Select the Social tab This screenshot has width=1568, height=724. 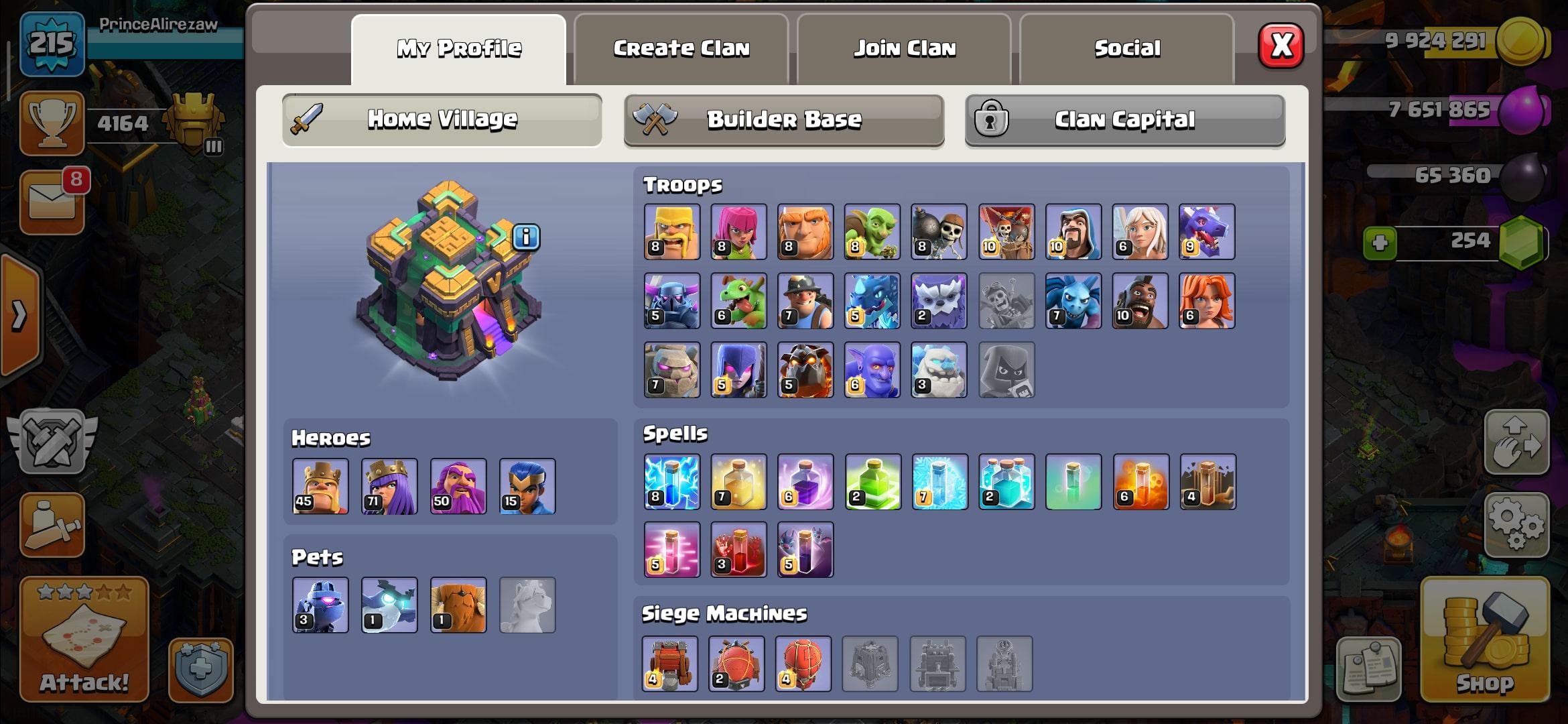[x=1126, y=49]
